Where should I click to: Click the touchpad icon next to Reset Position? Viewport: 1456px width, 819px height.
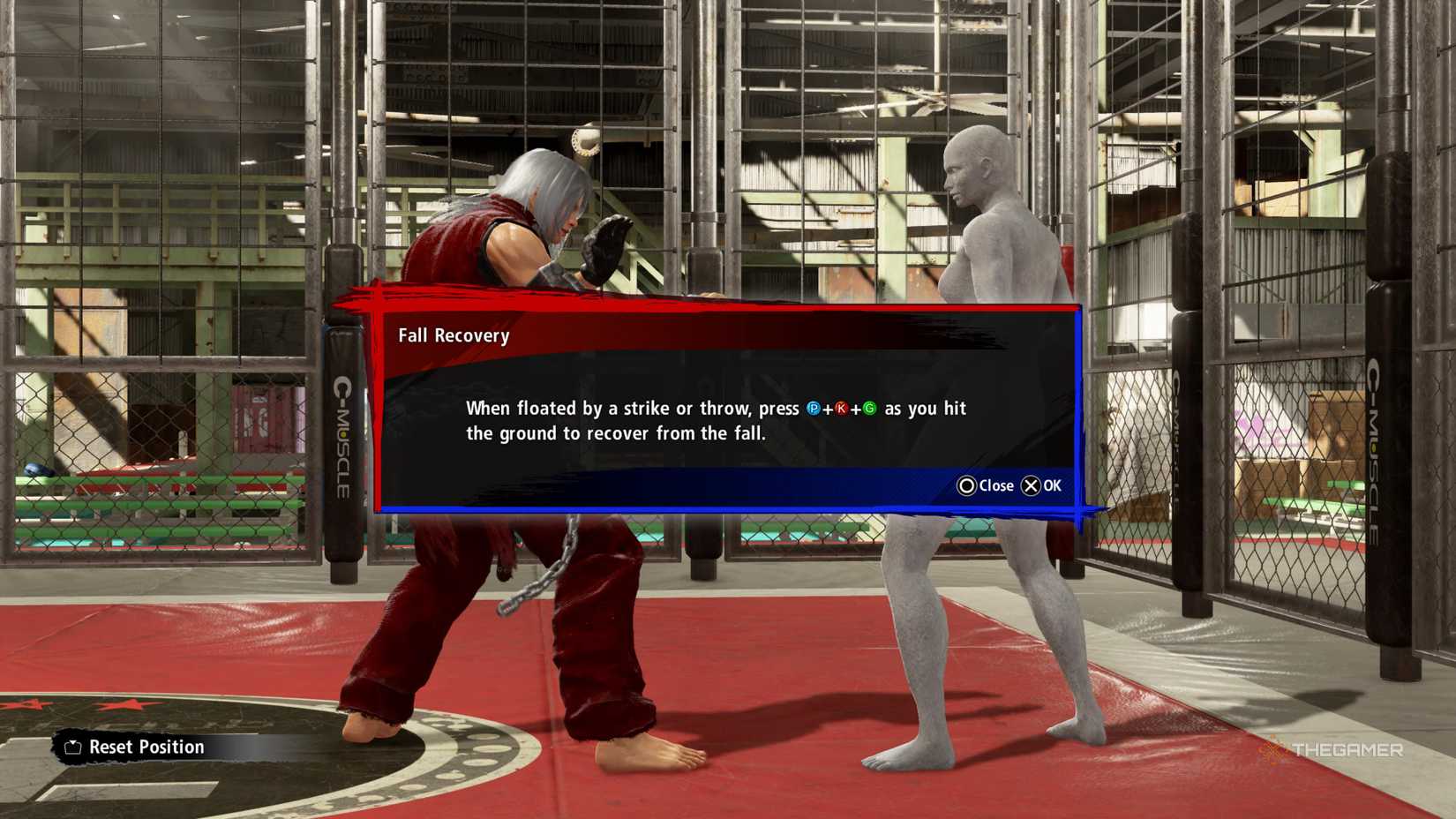click(71, 747)
